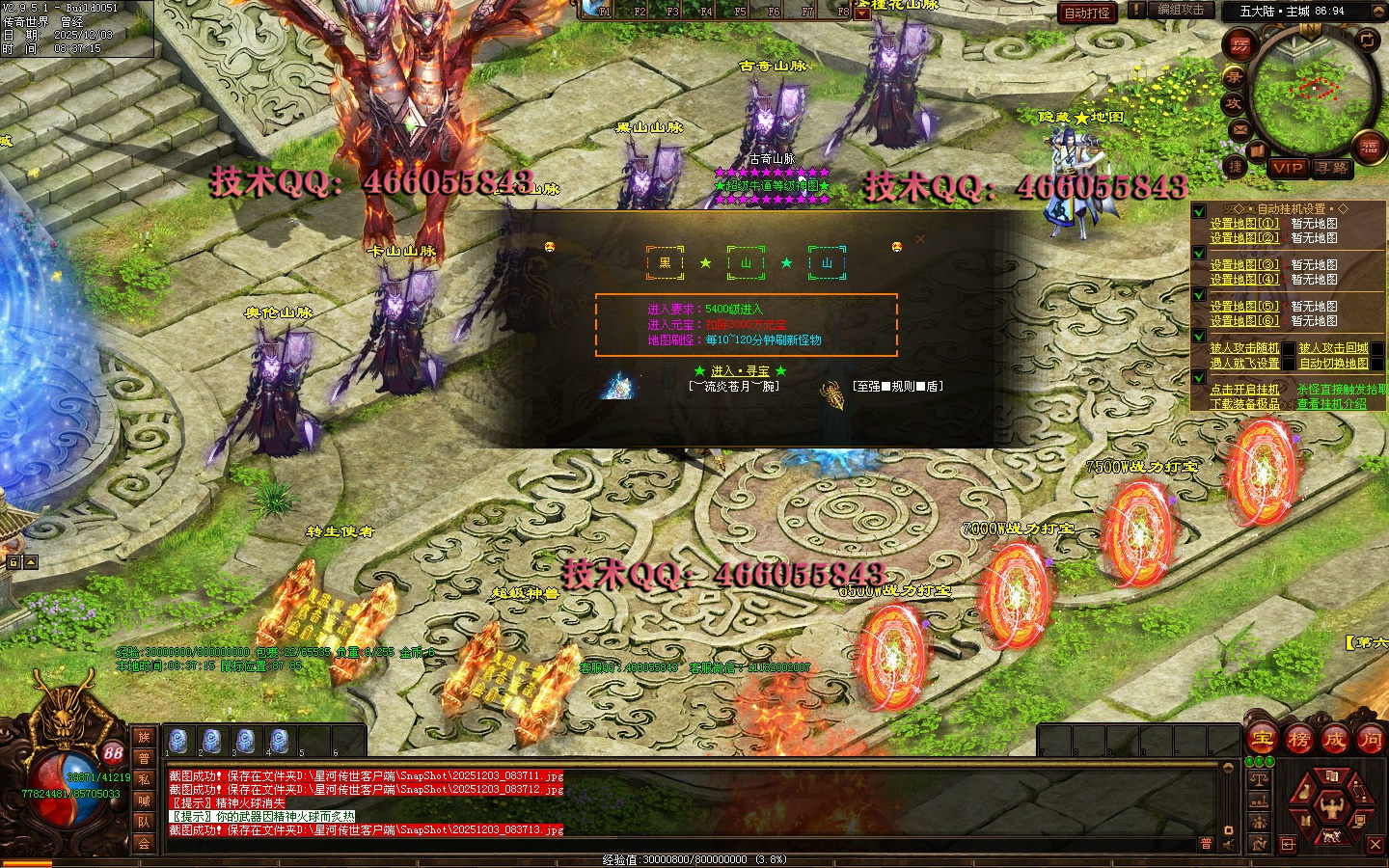Screen dimensions: 1389x868
Task: Open the 宝 treasure round button
Action: coord(1262,740)
